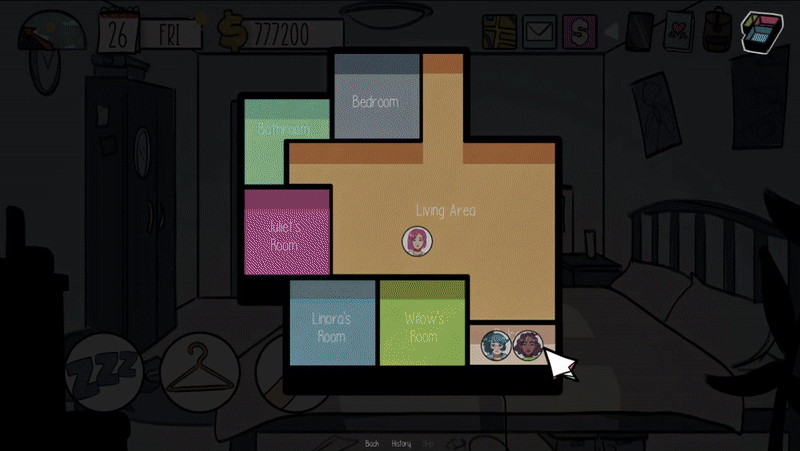Collapse the app row with the arrow
800x451 pixels.
click(x=609, y=32)
